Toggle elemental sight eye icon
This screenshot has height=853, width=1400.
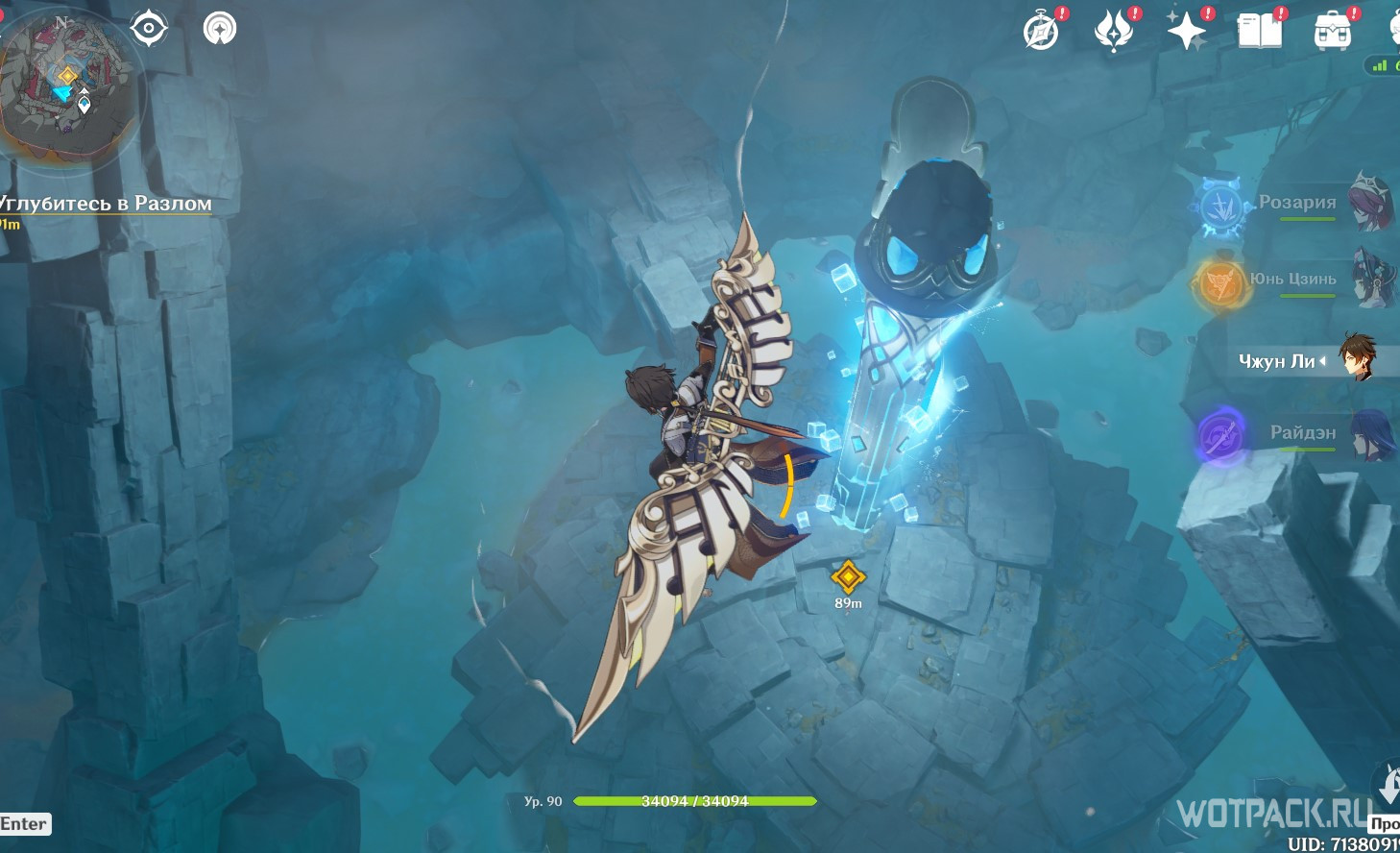pos(149,28)
